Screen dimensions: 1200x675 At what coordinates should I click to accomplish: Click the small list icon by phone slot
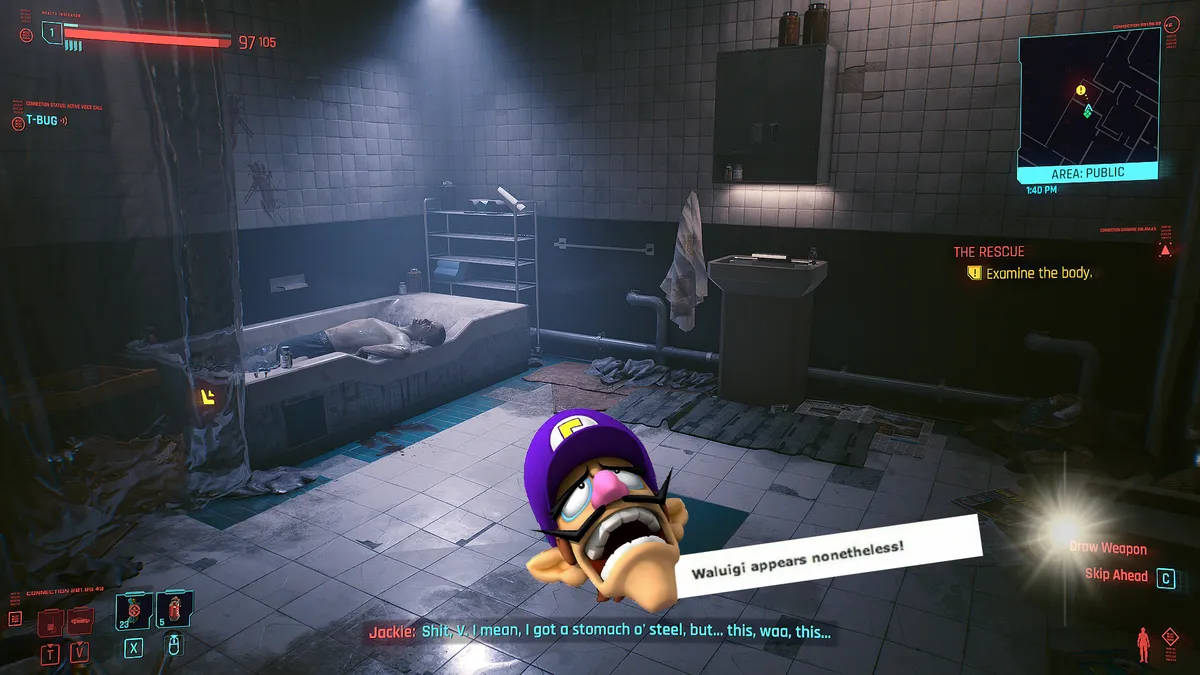click(16, 619)
